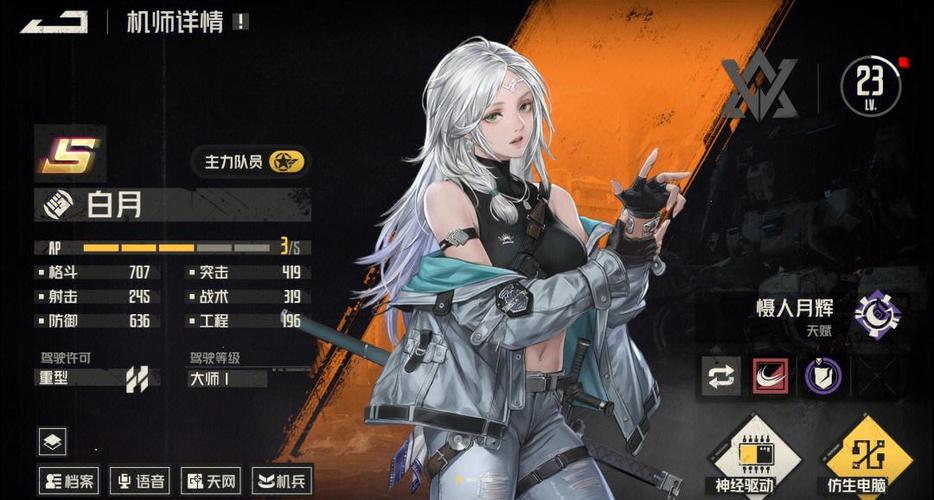
Task: Click the level 23 circular badge
Action: click(x=871, y=87)
